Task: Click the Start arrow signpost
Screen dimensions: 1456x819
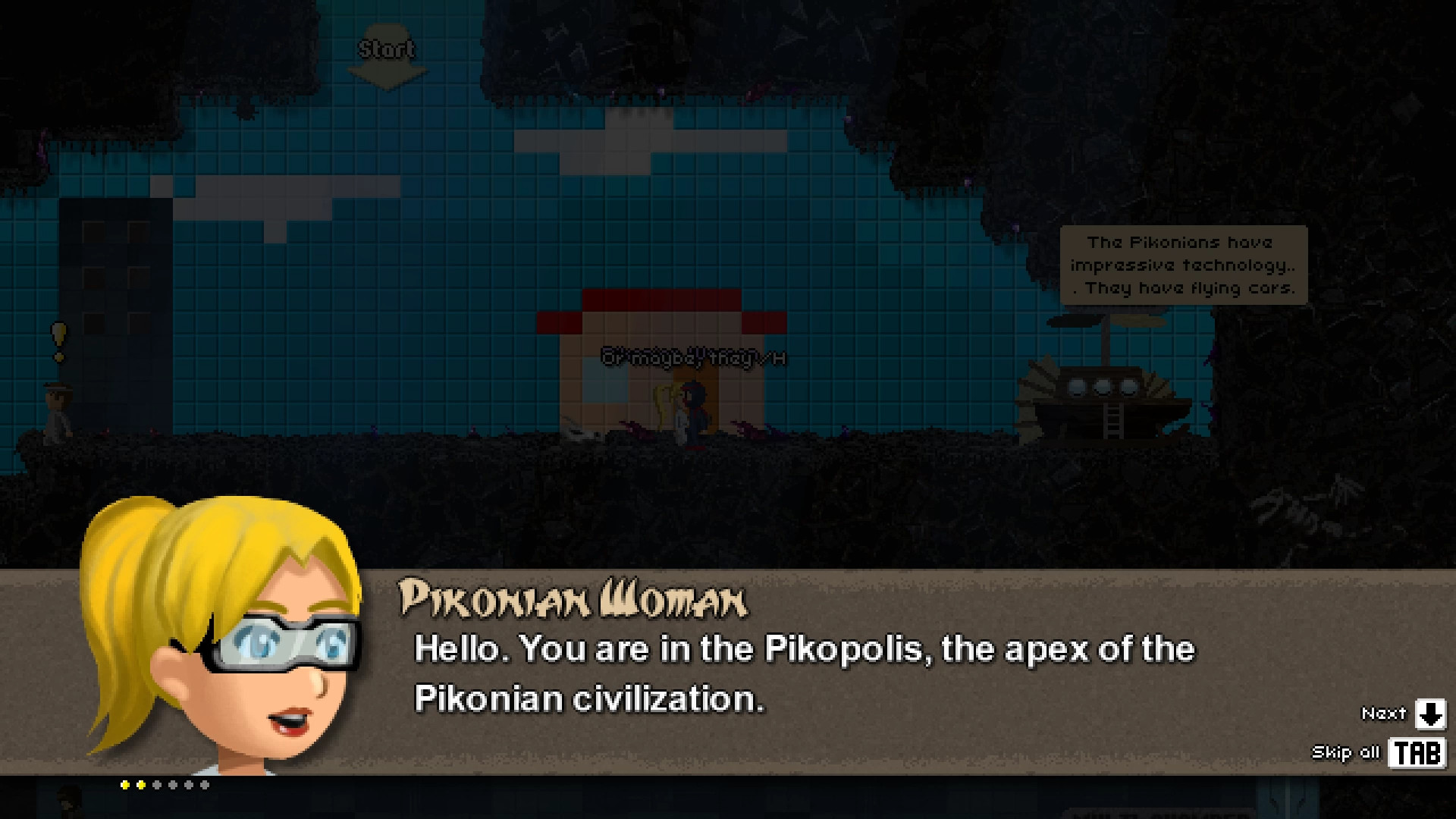Action: click(x=388, y=57)
